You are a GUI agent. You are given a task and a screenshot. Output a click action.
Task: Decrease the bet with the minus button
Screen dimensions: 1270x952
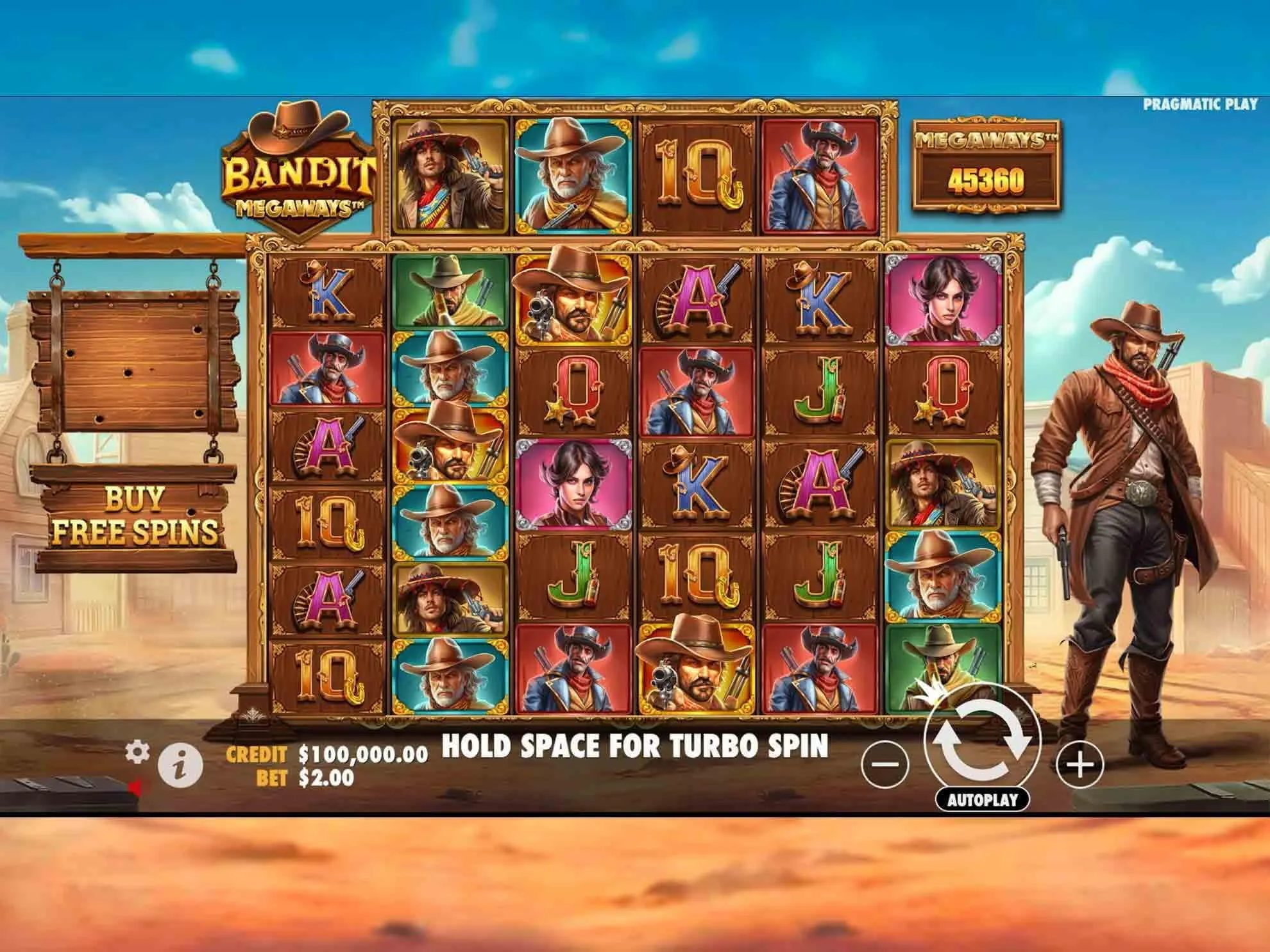885,764
